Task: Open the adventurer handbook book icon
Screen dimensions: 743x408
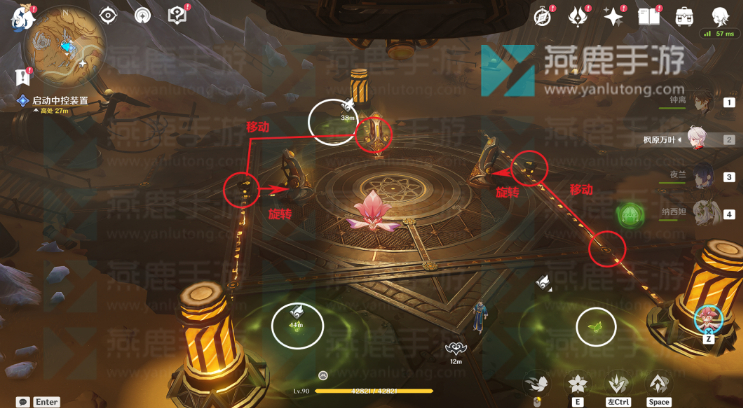Action: pos(649,16)
